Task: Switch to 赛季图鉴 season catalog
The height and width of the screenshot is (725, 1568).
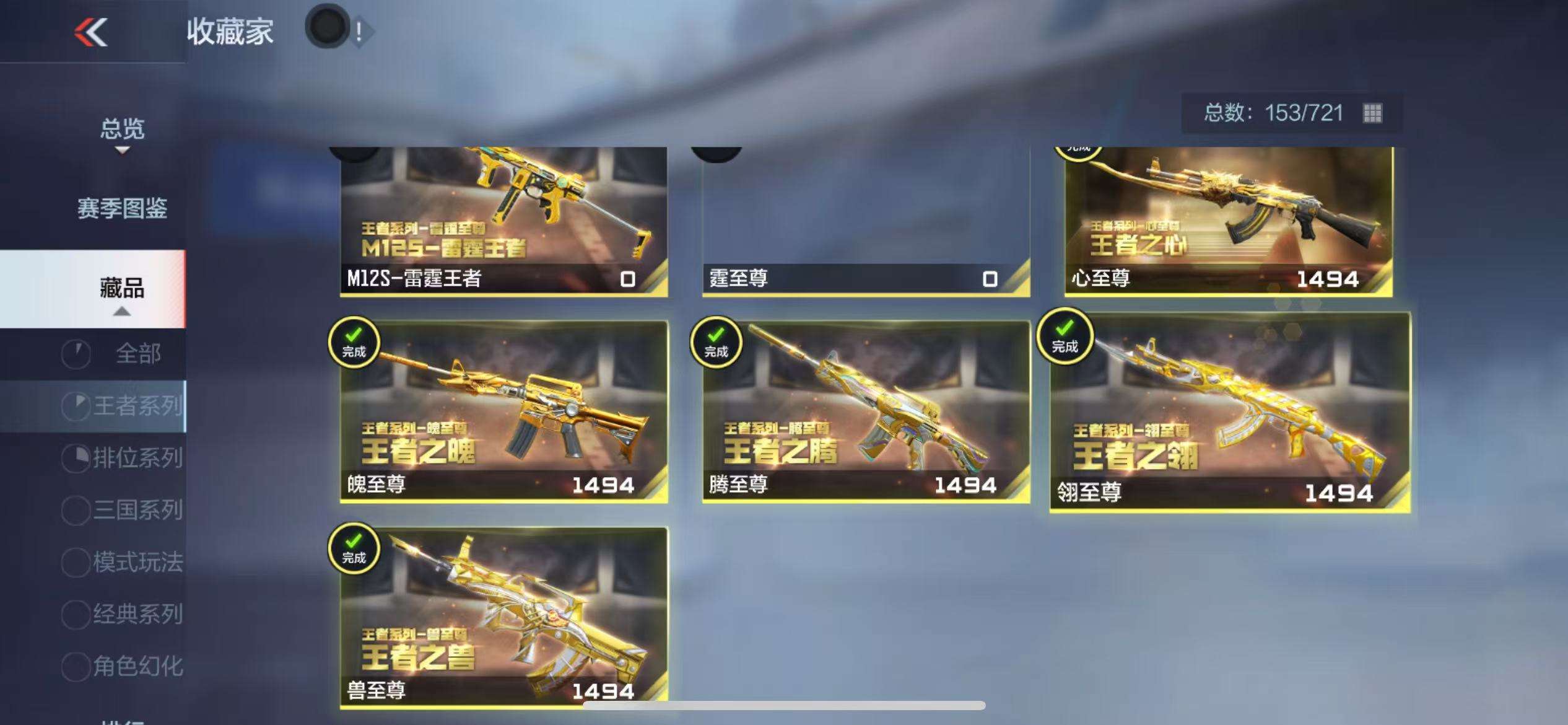Action: click(122, 208)
